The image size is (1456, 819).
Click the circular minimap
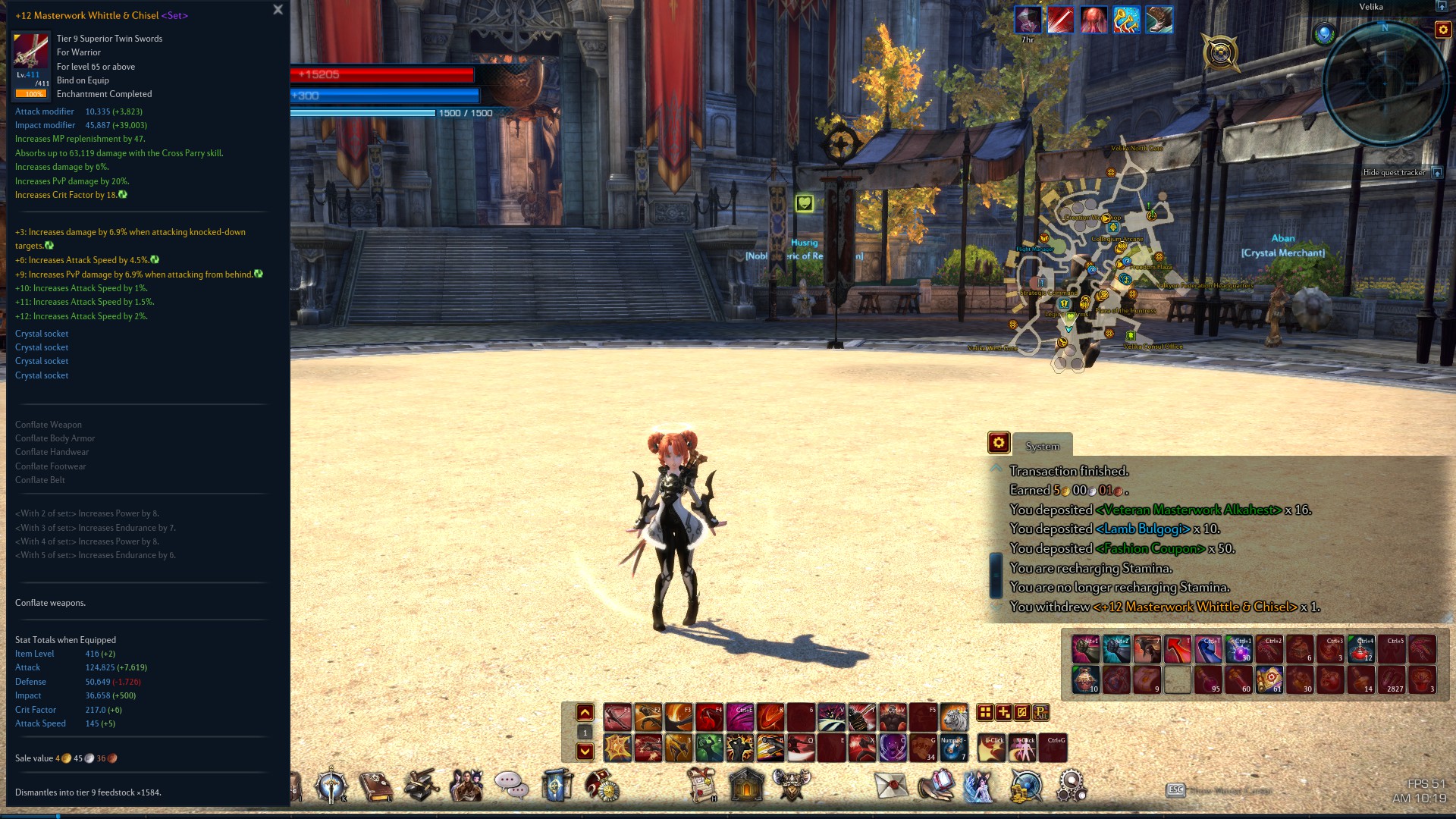pos(1384,83)
